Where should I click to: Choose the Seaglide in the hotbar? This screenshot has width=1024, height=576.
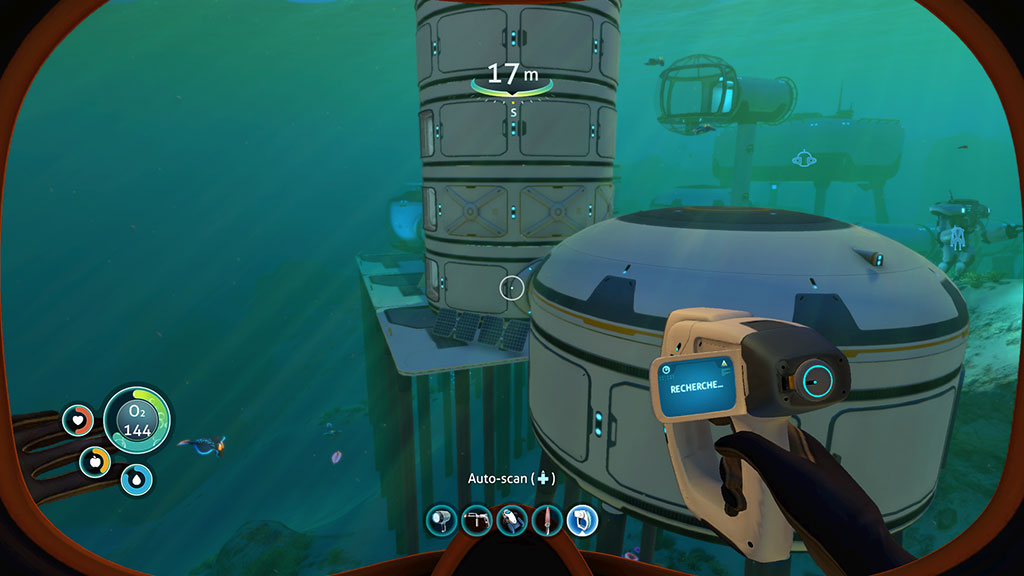click(x=511, y=519)
